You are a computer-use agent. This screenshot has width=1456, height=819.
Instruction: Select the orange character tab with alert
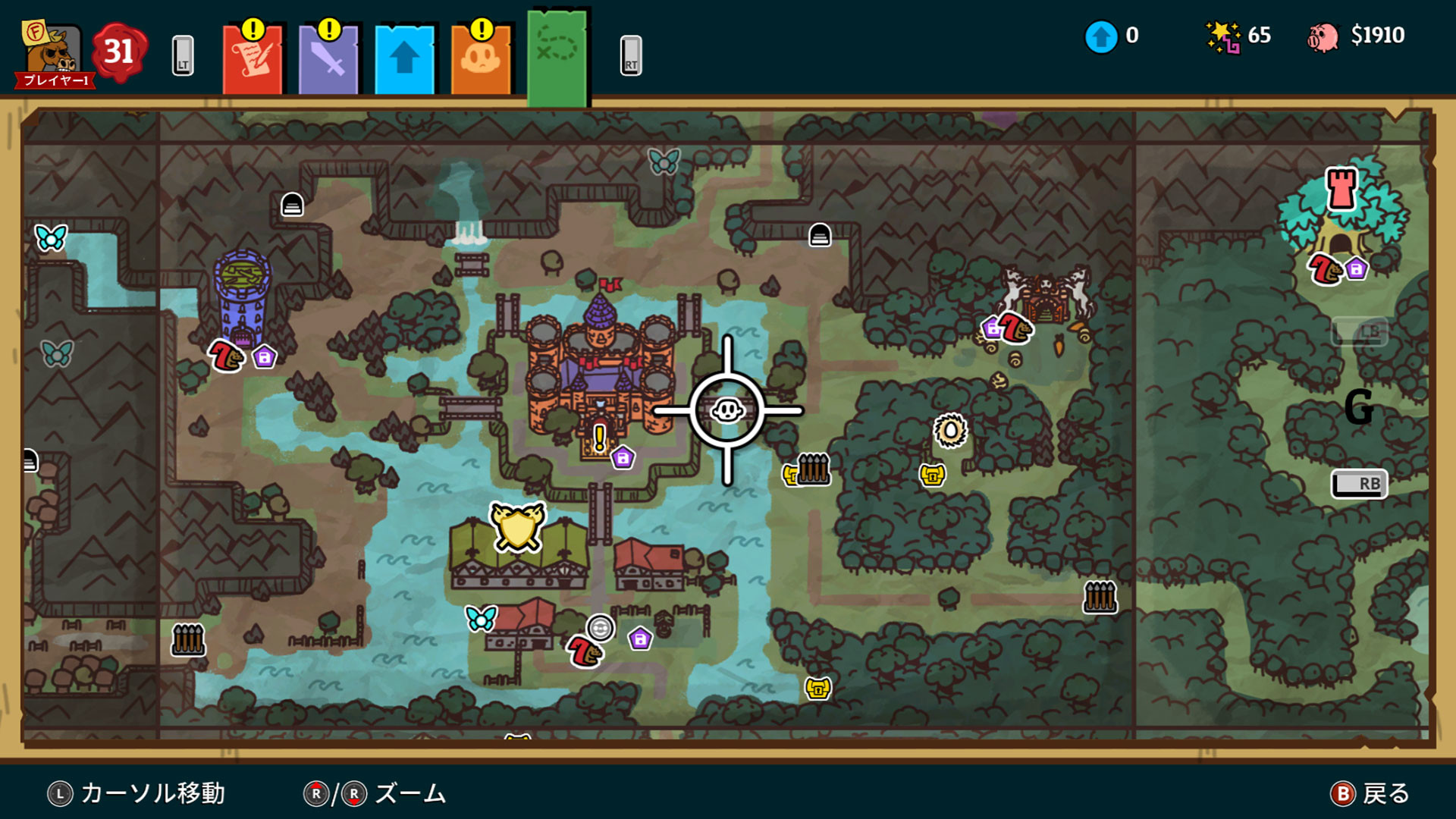coord(480,57)
